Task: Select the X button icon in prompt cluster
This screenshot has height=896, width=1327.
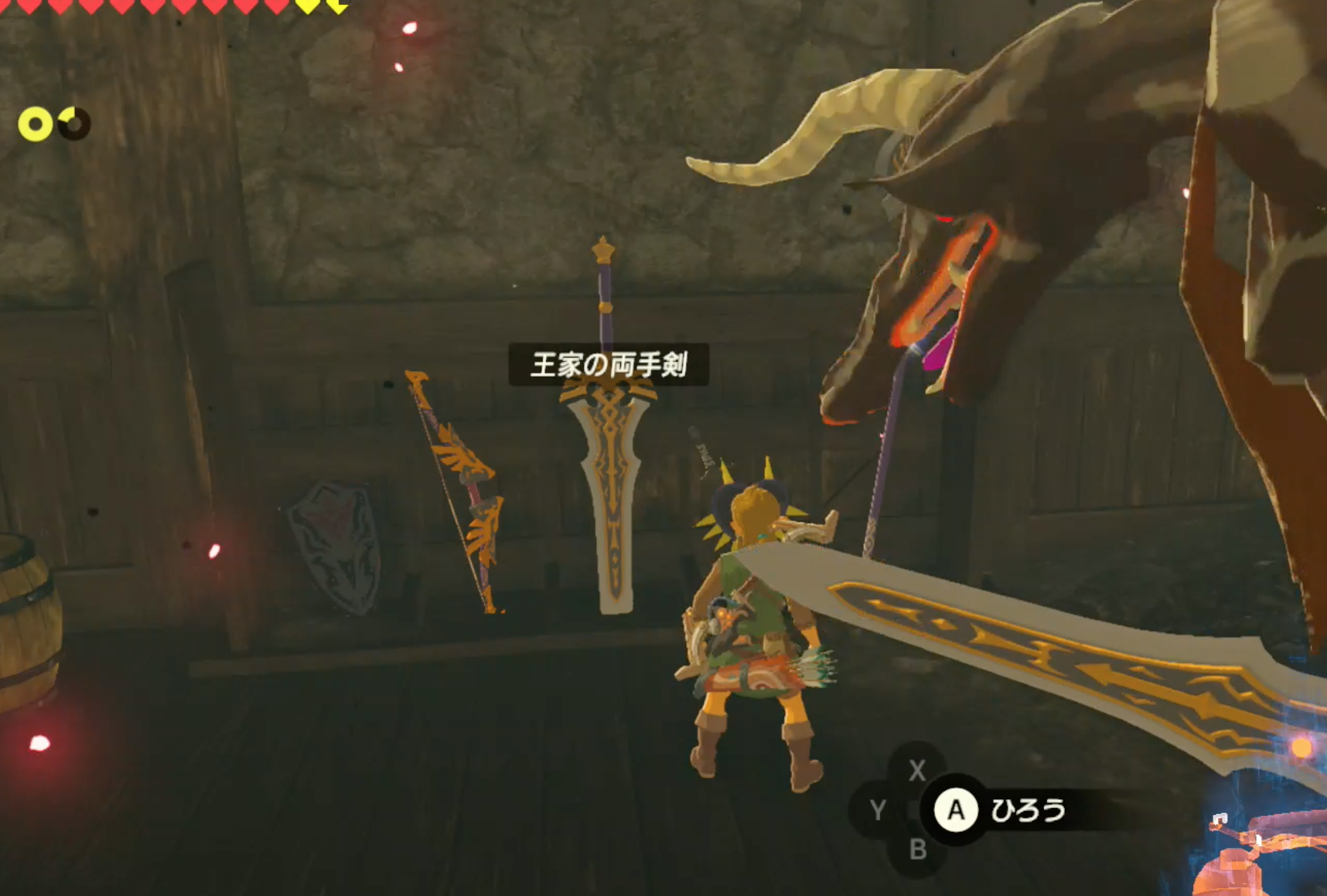Action: click(x=917, y=770)
